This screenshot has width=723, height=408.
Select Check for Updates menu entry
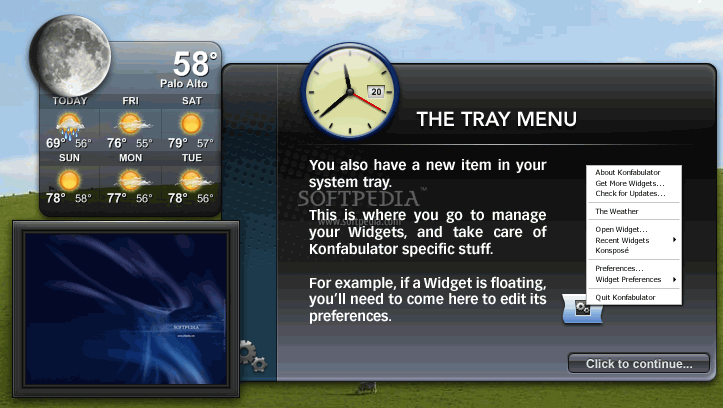tap(629, 193)
